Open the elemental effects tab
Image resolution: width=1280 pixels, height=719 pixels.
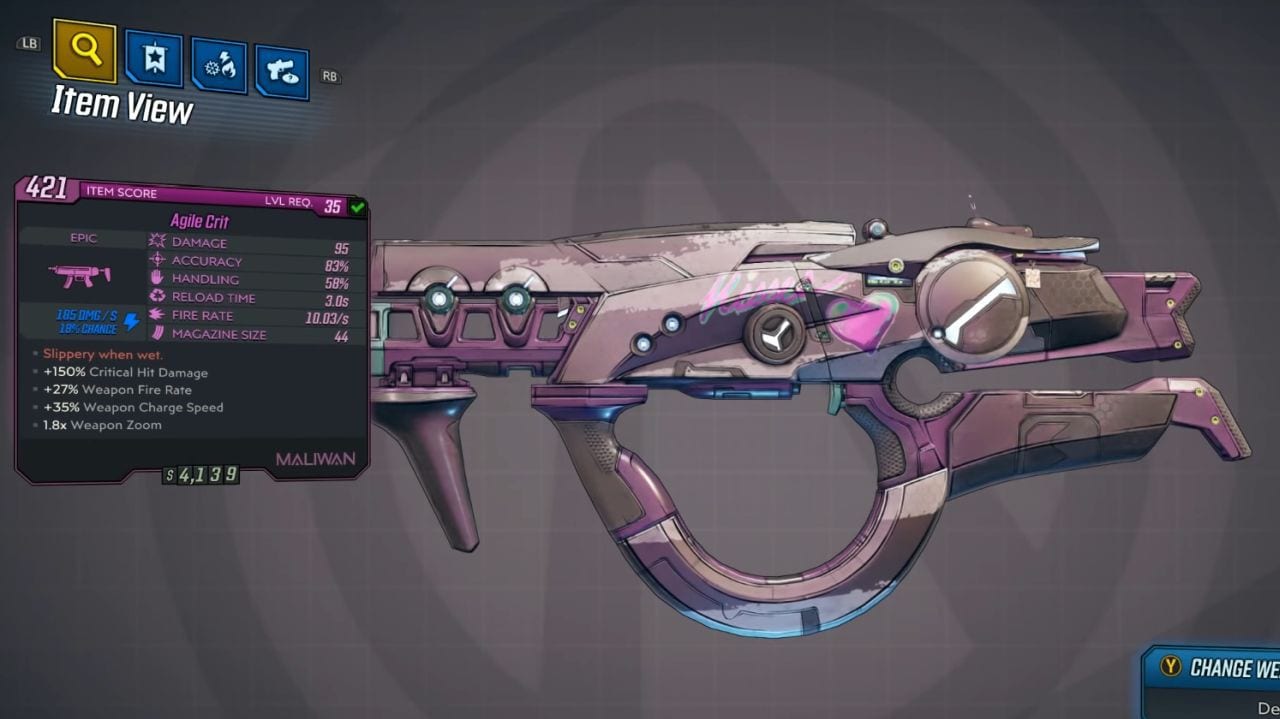219,66
